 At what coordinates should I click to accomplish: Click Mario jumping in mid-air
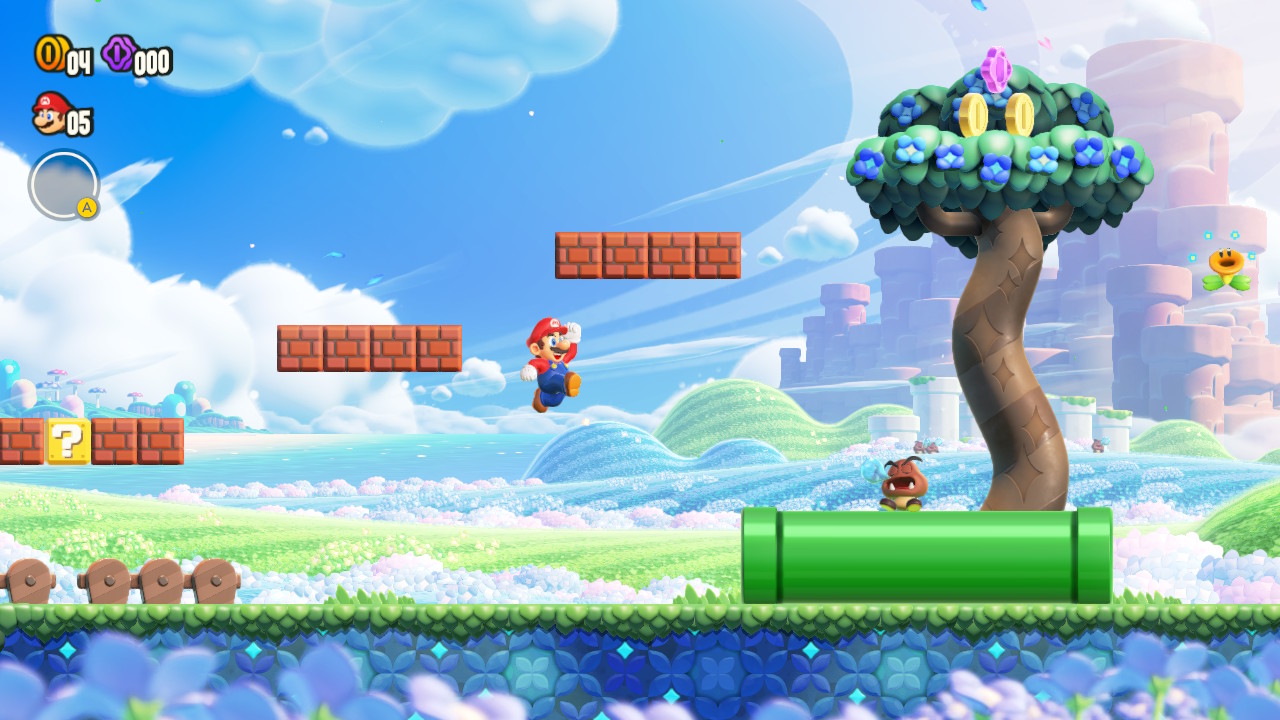coord(553,360)
